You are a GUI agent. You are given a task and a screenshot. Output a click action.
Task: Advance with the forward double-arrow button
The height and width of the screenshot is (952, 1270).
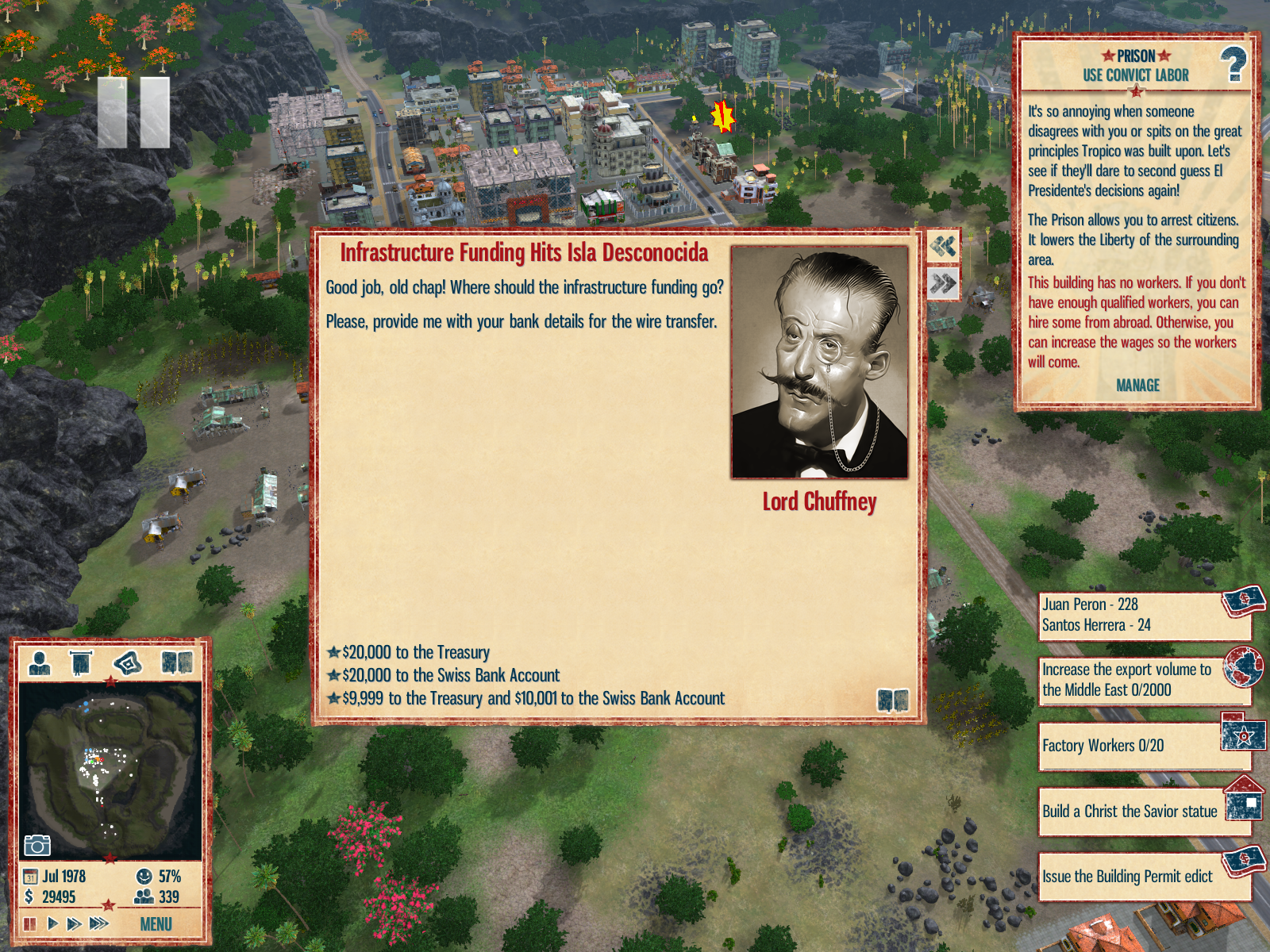[943, 283]
